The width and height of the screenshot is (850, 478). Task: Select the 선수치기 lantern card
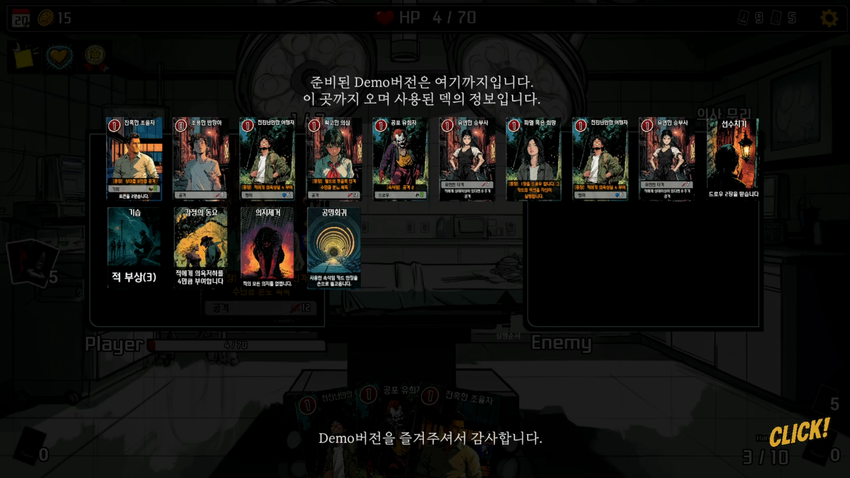(x=733, y=159)
